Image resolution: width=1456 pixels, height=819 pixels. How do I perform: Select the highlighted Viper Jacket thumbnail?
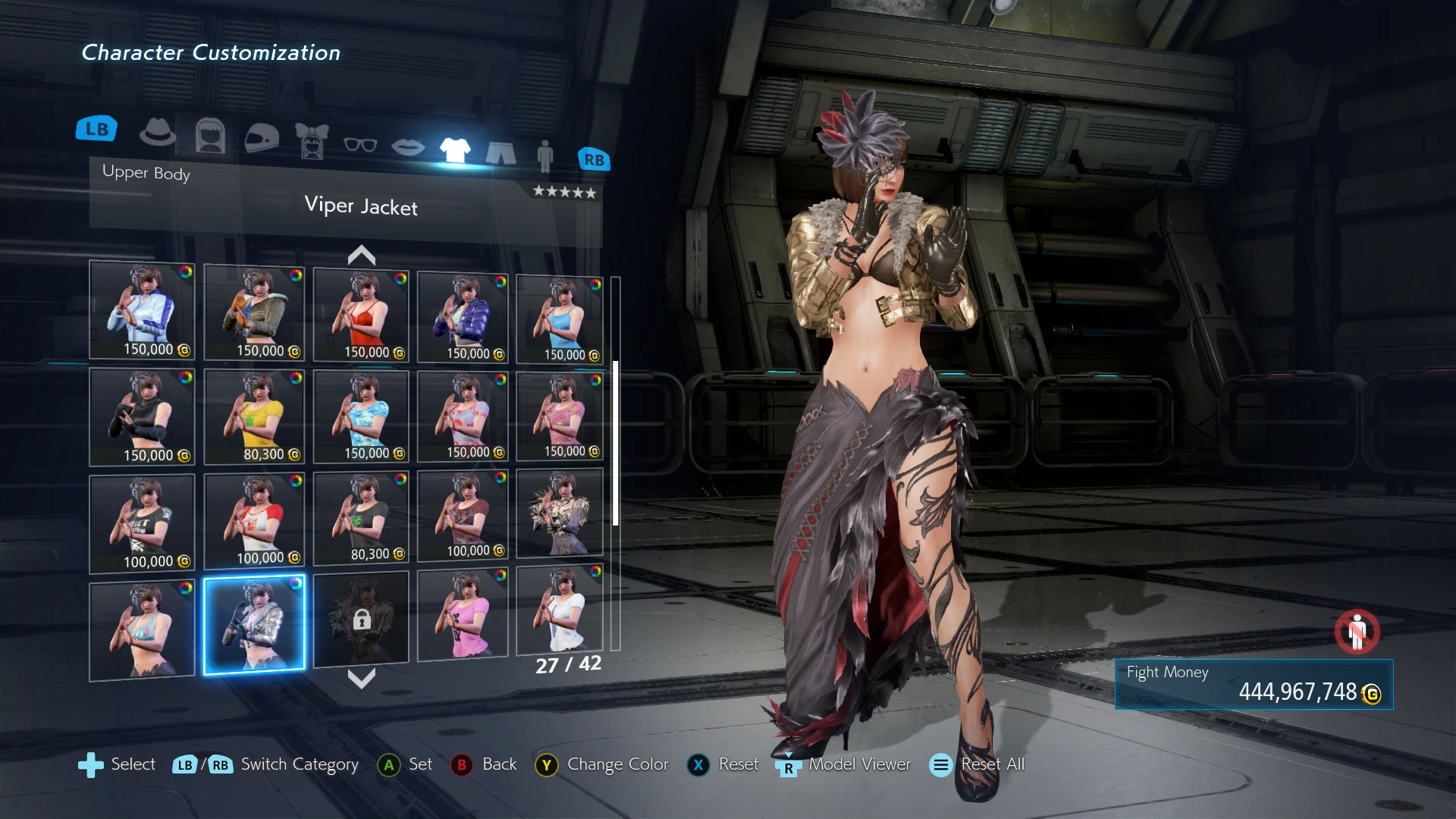(254, 624)
